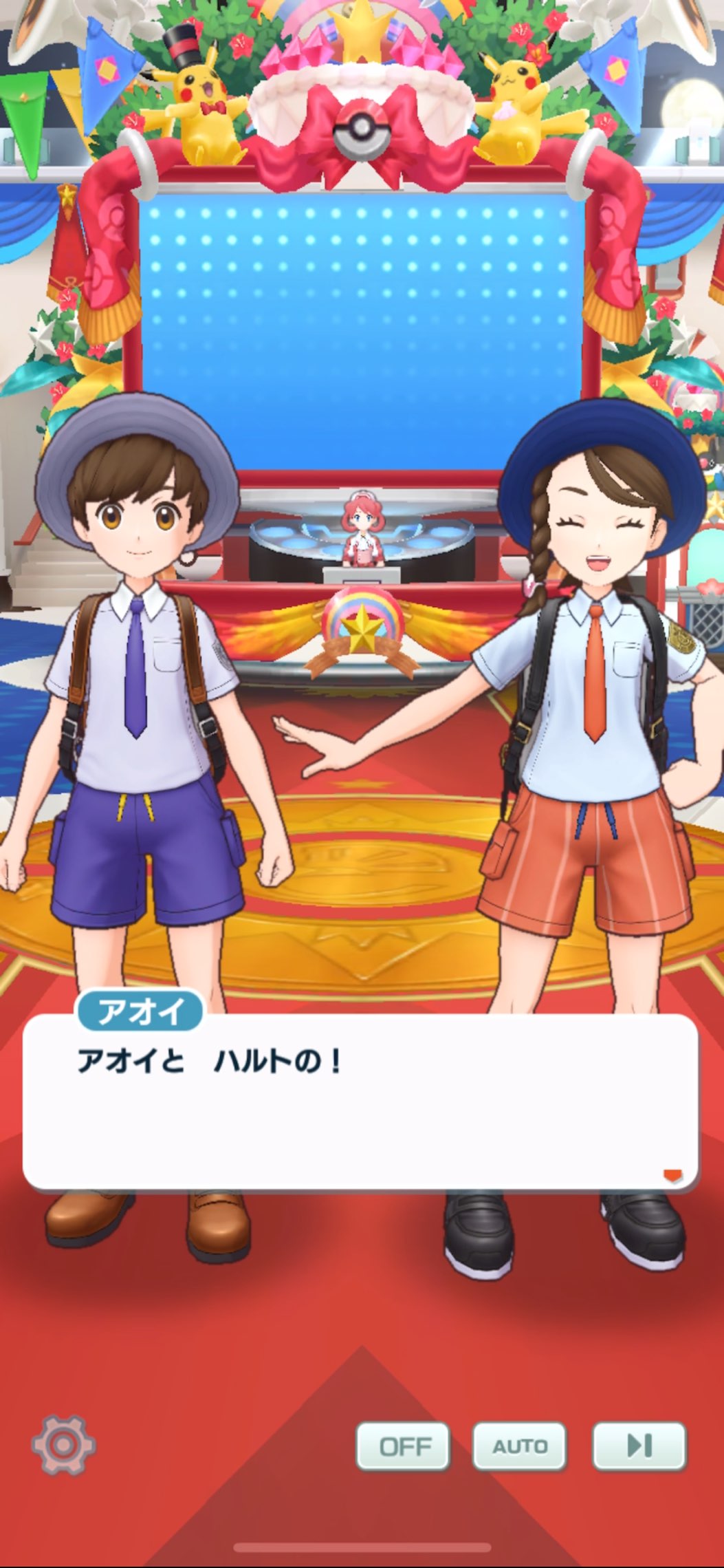Enable AUTO dialogue advance
724x1568 pixels.
click(x=519, y=1446)
